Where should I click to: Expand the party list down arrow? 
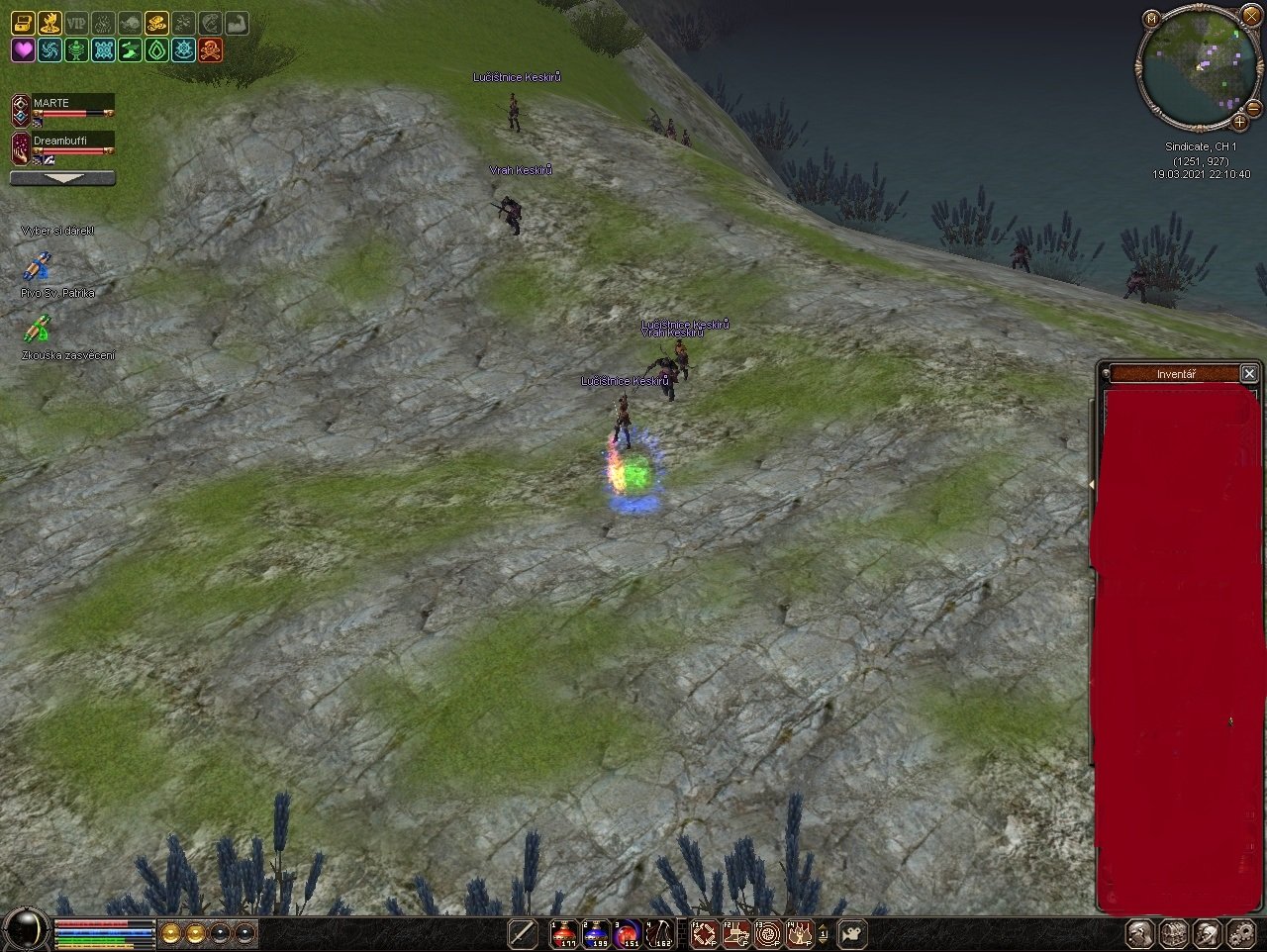tap(62, 178)
